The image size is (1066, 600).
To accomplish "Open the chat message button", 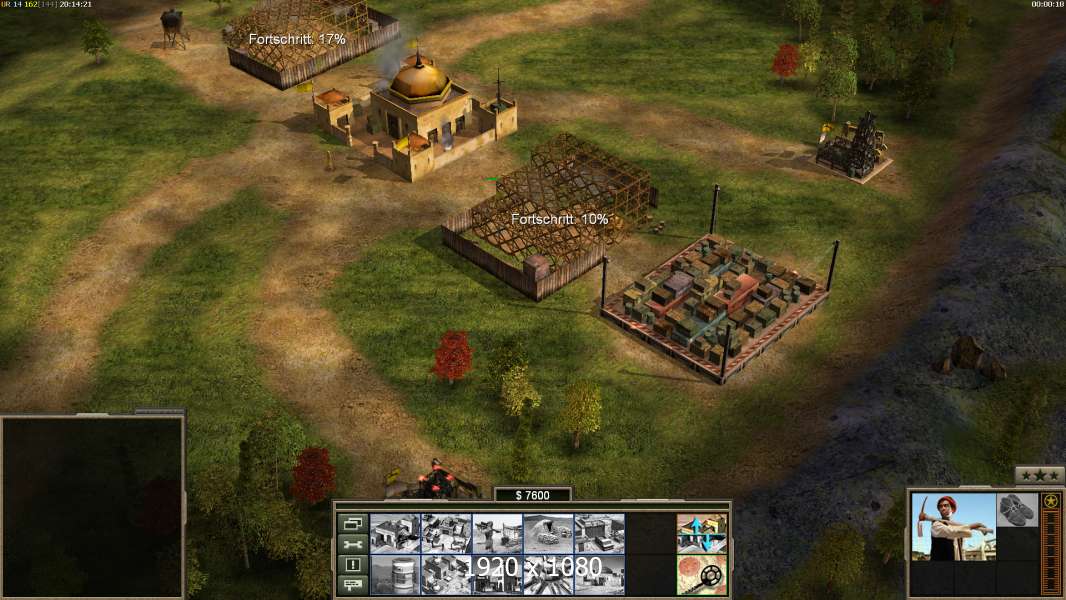I will pos(351,585).
